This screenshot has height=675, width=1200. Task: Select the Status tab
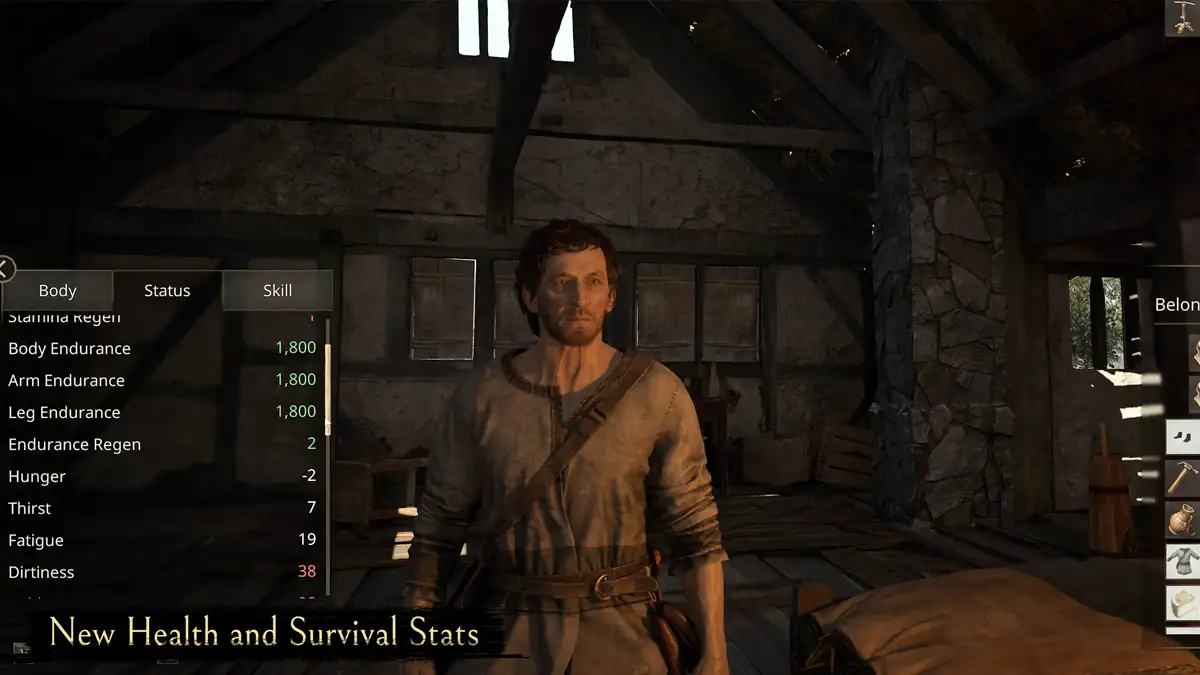click(167, 291)
